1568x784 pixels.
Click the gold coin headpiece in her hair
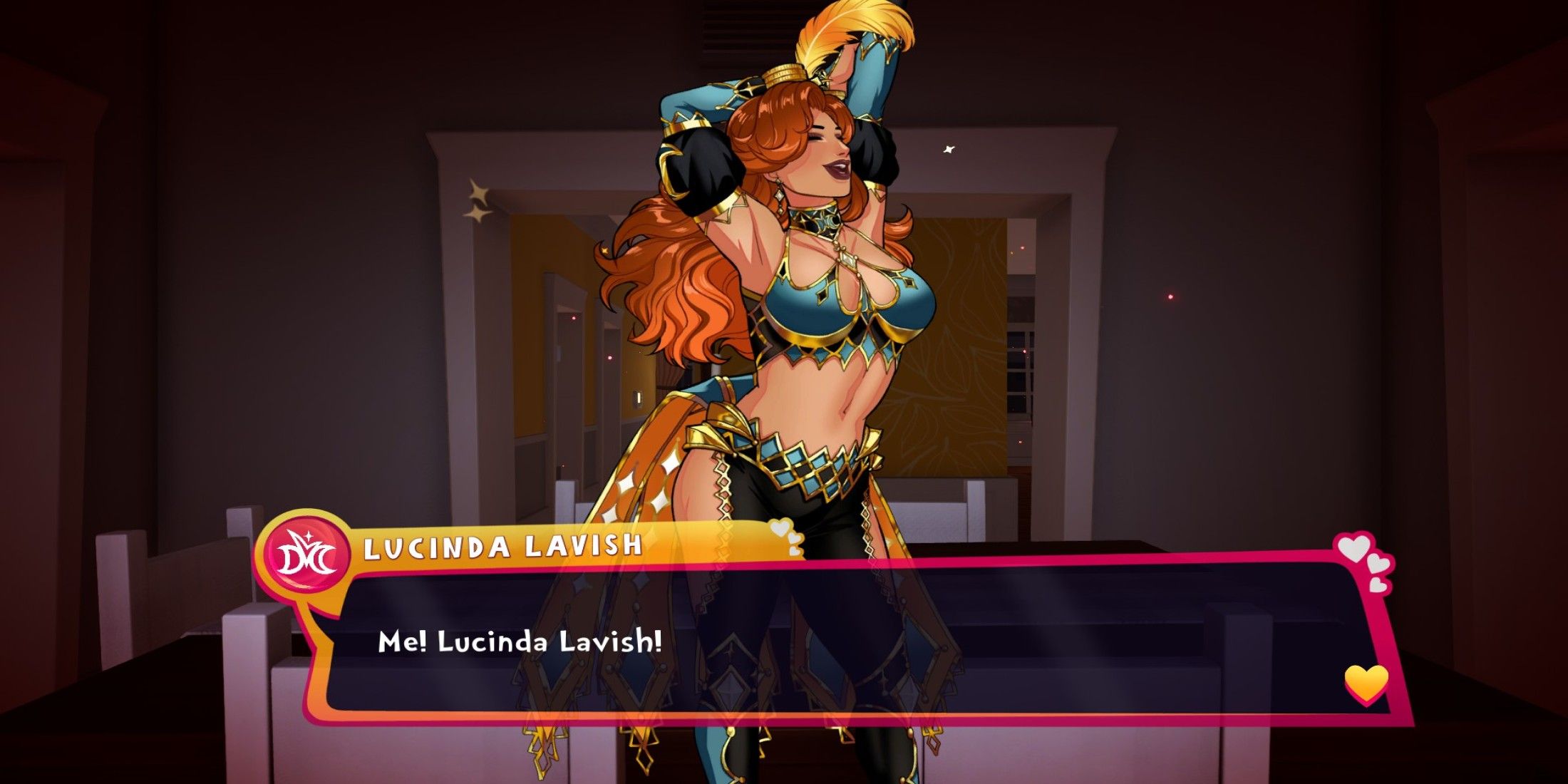[x=784, y=71]
